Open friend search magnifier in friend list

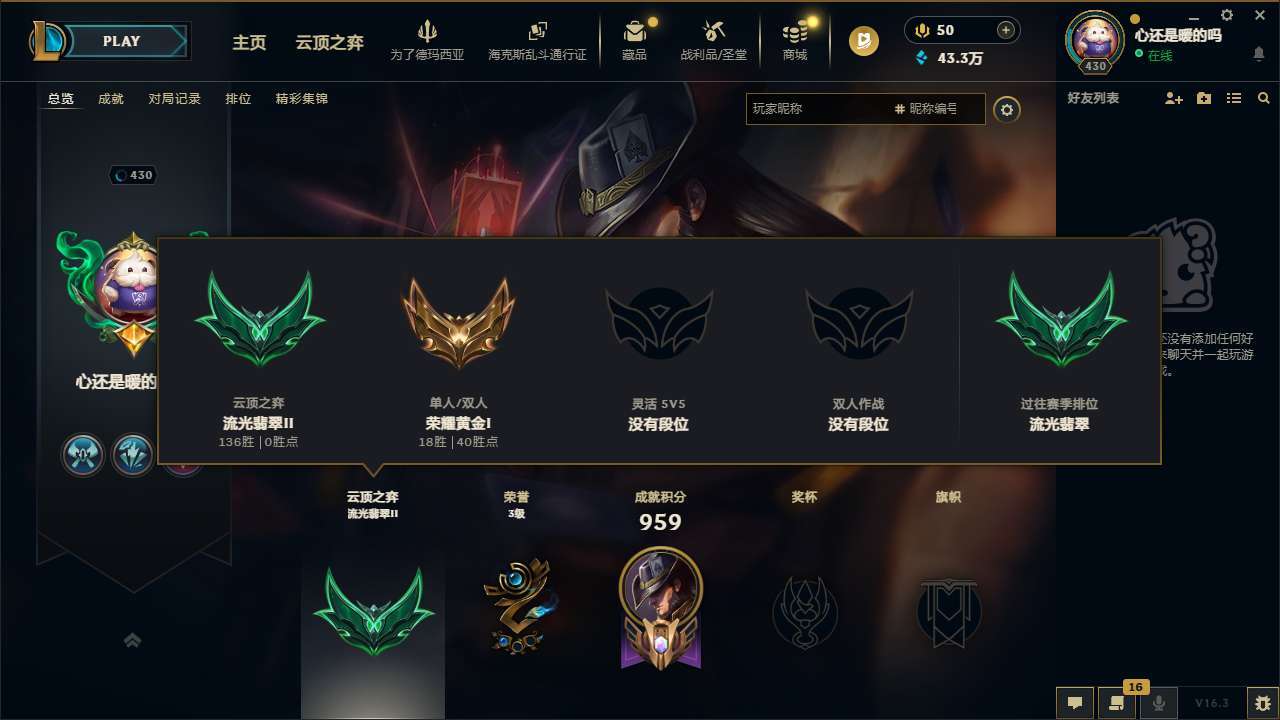point(1264,98)
